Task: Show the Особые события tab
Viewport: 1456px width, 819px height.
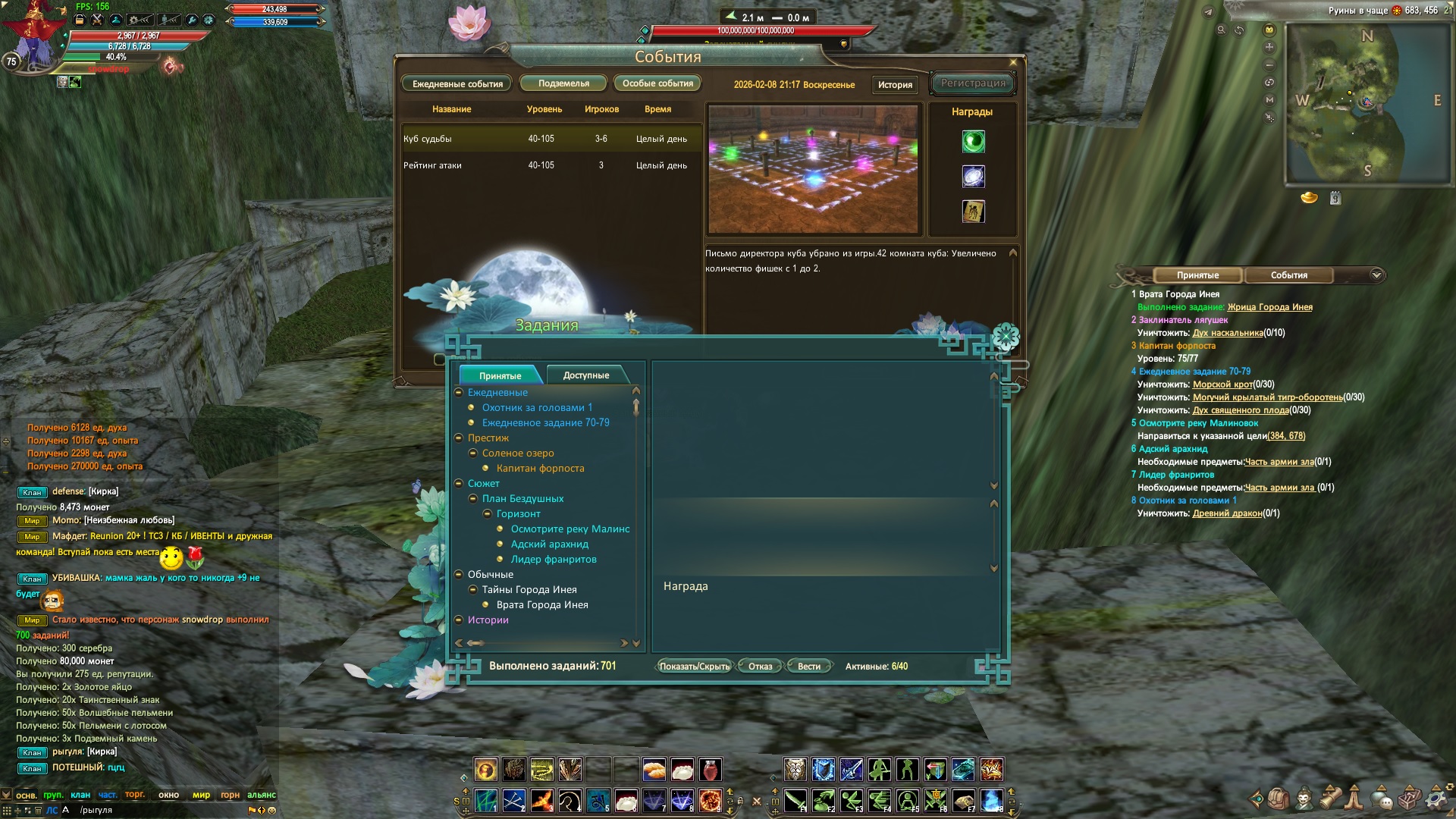Action: 657,83
